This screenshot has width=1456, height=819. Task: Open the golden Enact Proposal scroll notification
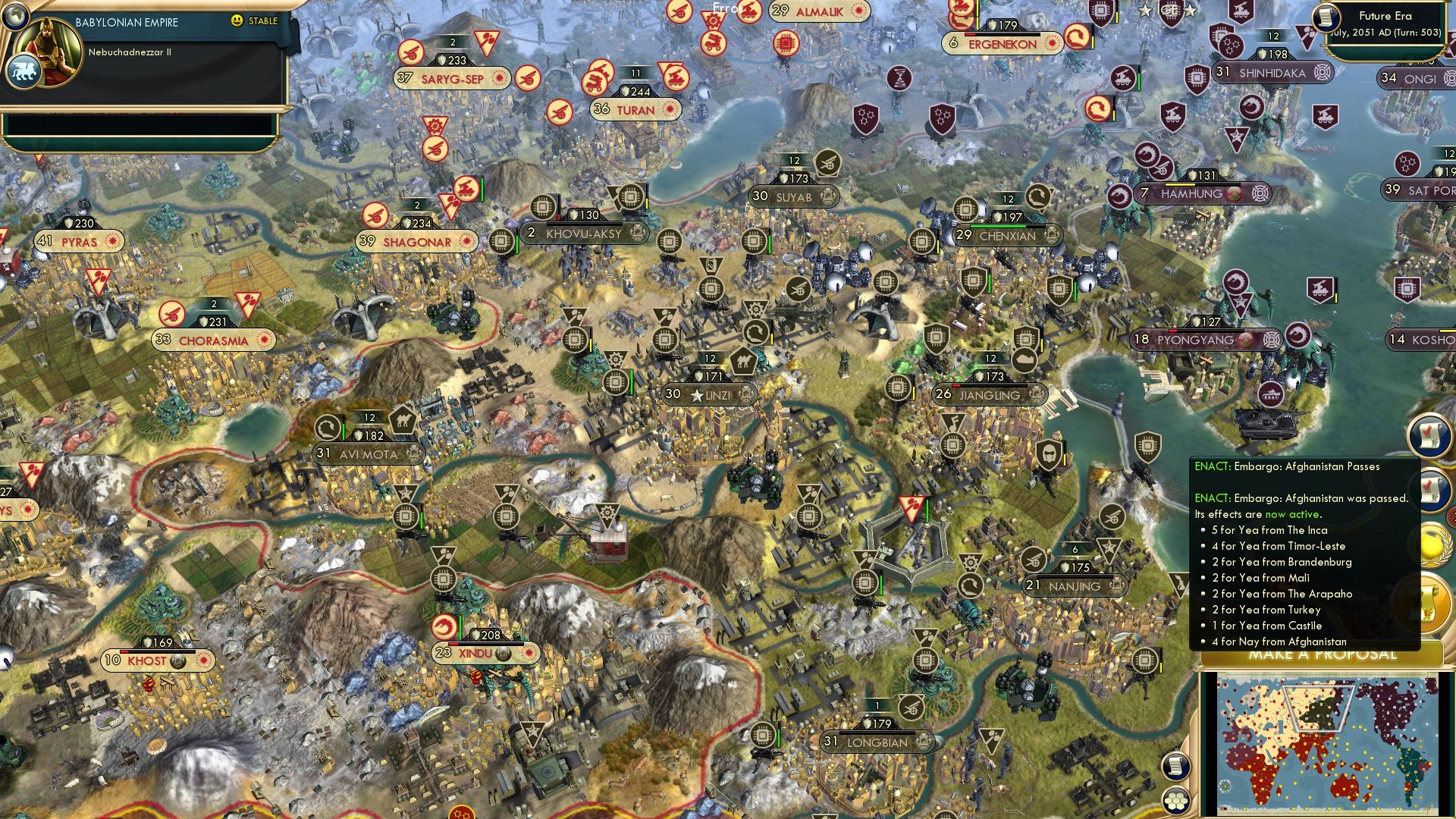[1426, 599]
